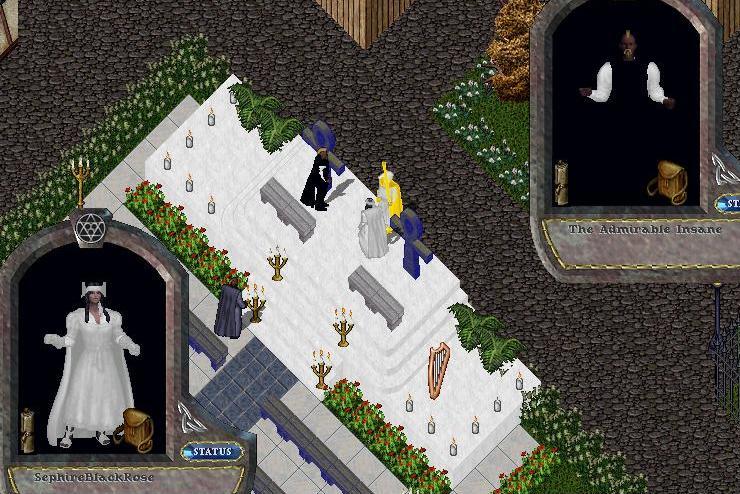Open The Admirable Insane's profile scroll

[562, 182]
